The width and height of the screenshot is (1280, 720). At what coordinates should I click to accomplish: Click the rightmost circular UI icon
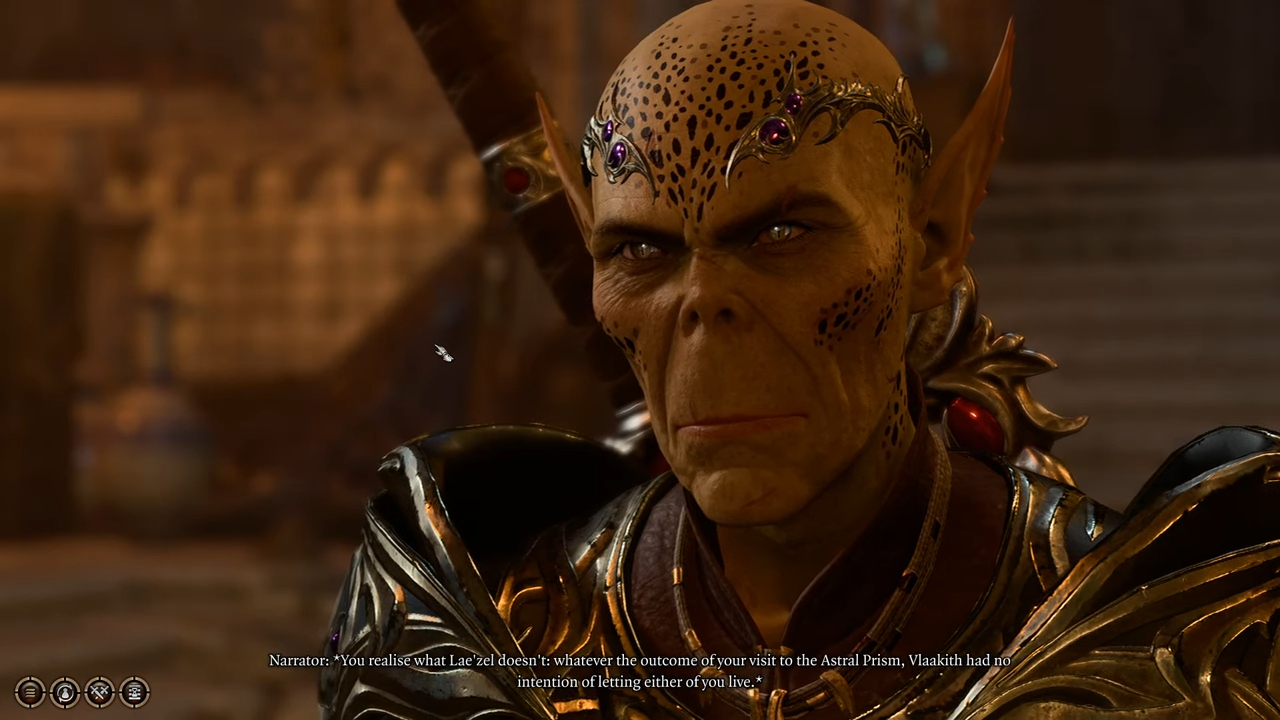pos(133,692)
